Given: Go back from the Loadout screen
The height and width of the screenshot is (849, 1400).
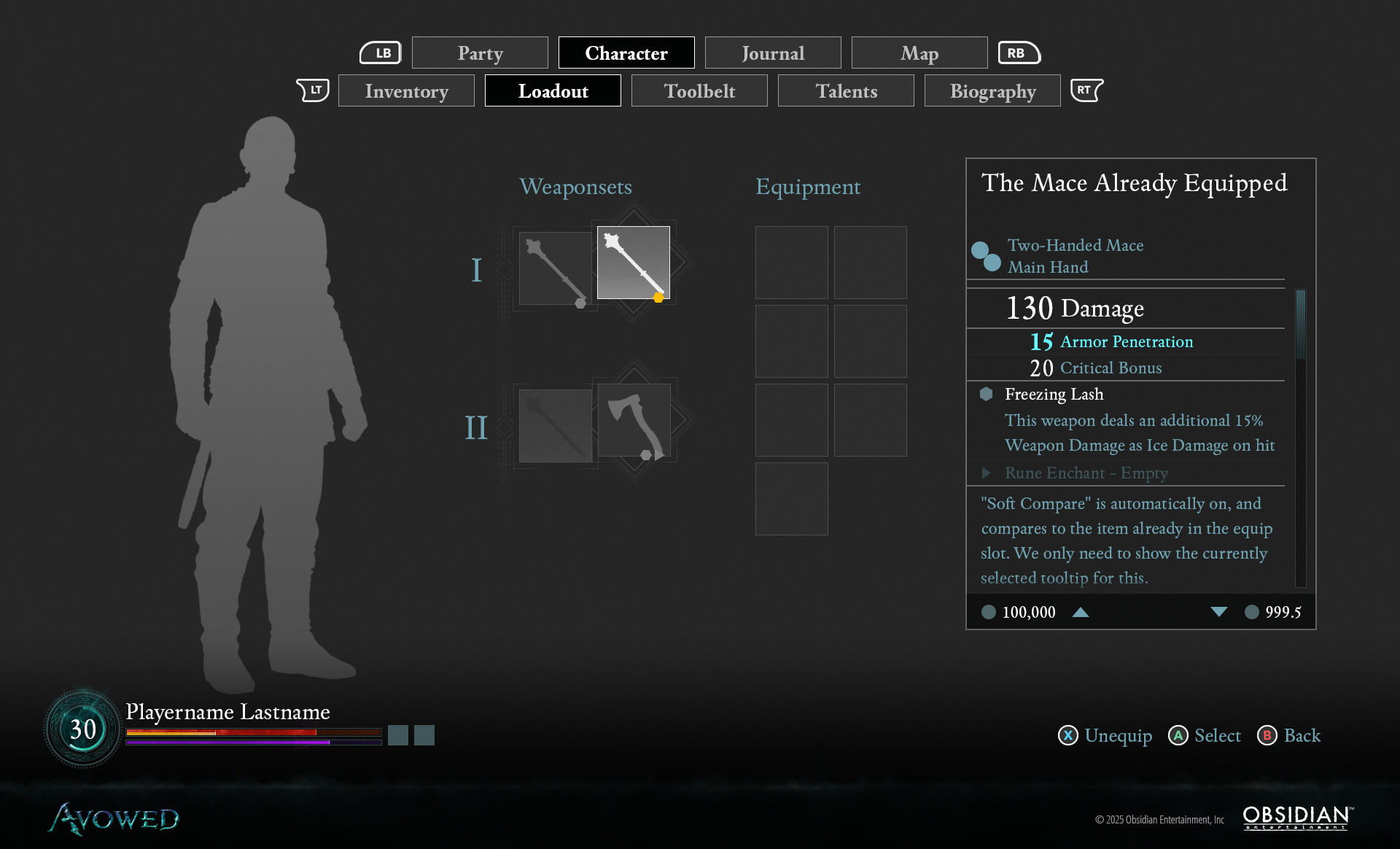Looking at the screenshot, I should click(1289, 736).
